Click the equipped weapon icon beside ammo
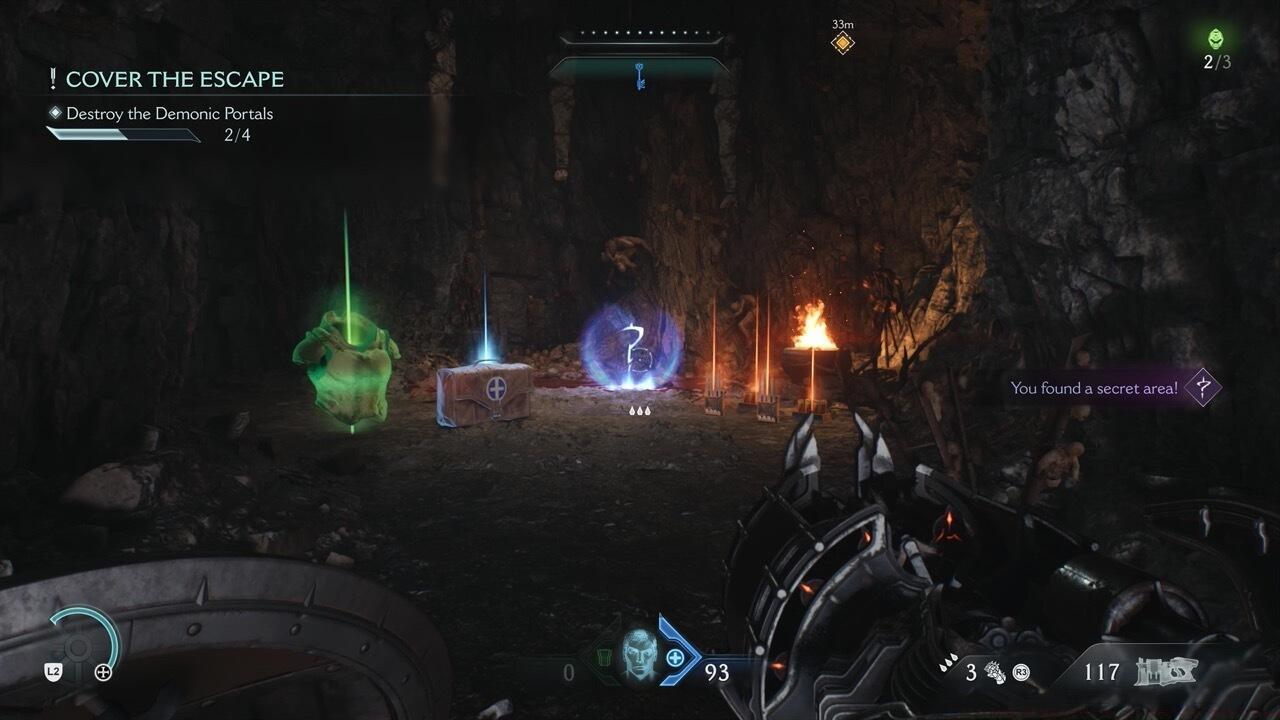Viewport: 1280px width, 720px height. [x=1166, y=672]
